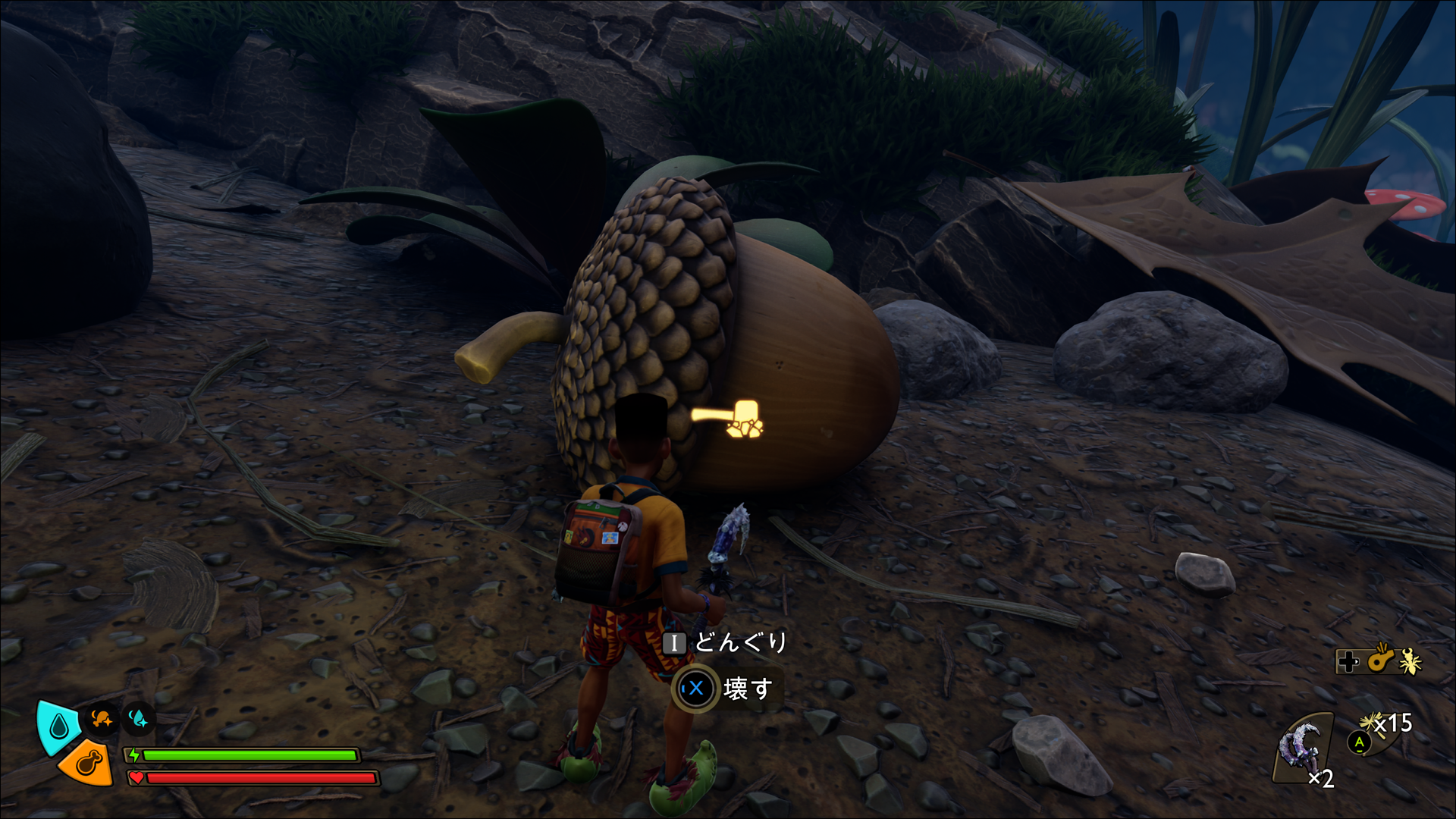Inspect the orange food status effect icon

coord(102,718)
